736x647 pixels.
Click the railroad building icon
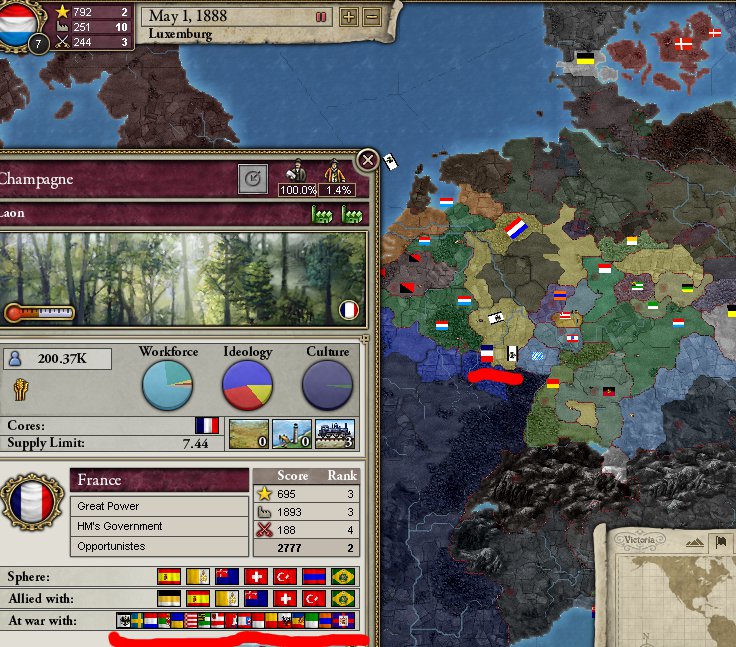(336, 434)
